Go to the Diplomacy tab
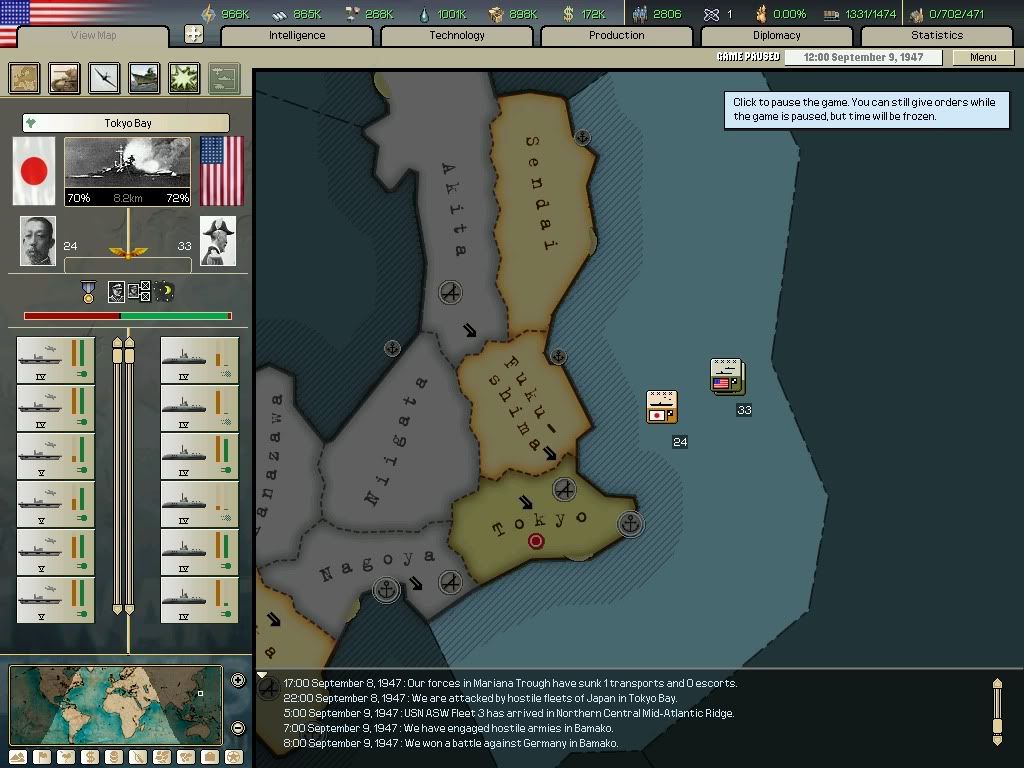This screenshot has height=768, width=1024. pos(776,36)
